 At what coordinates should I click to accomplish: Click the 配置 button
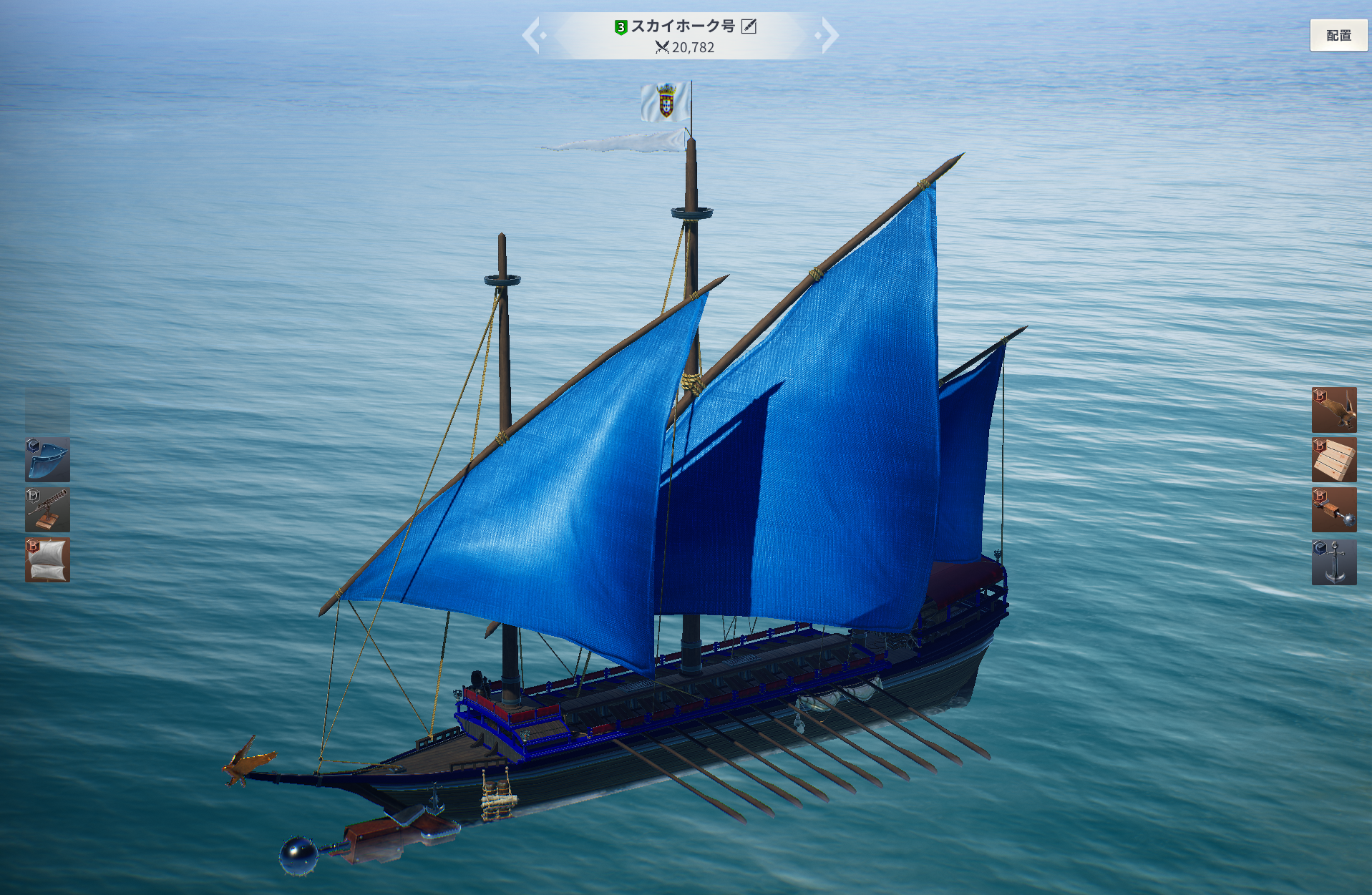(1338, 35)
